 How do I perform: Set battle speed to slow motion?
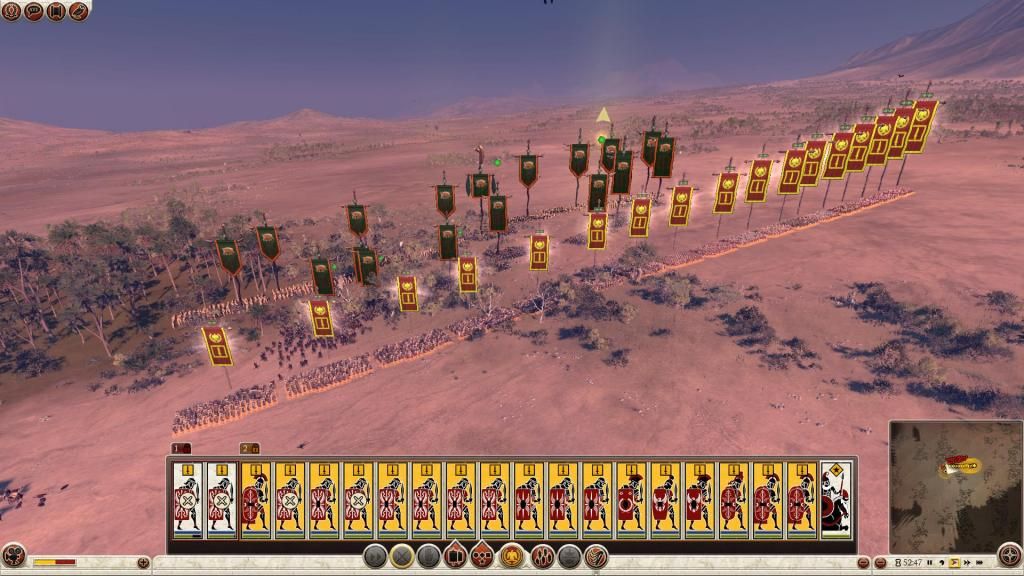[x=940, y=563]
